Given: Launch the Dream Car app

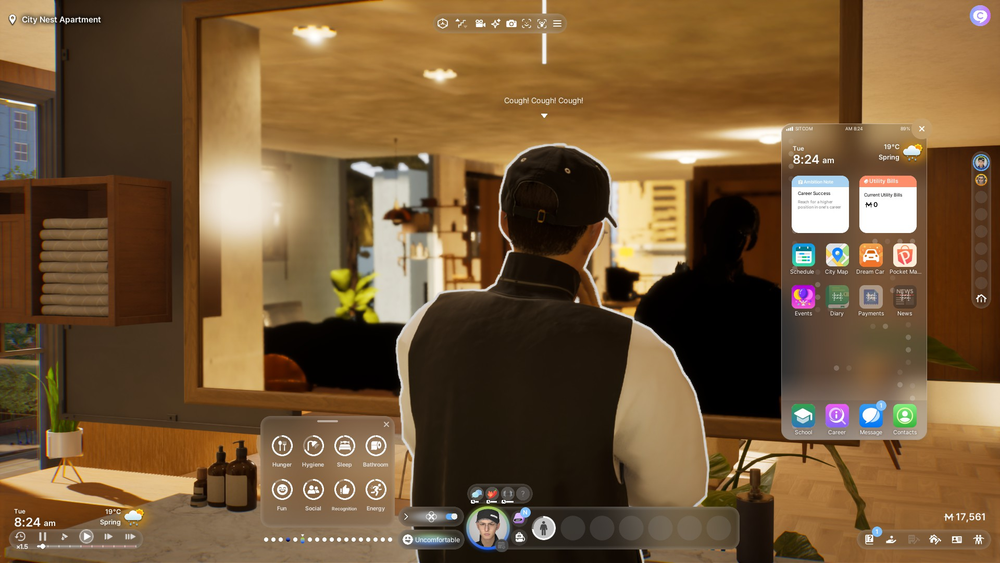Looking at the screenshot, I should [870, 255].
